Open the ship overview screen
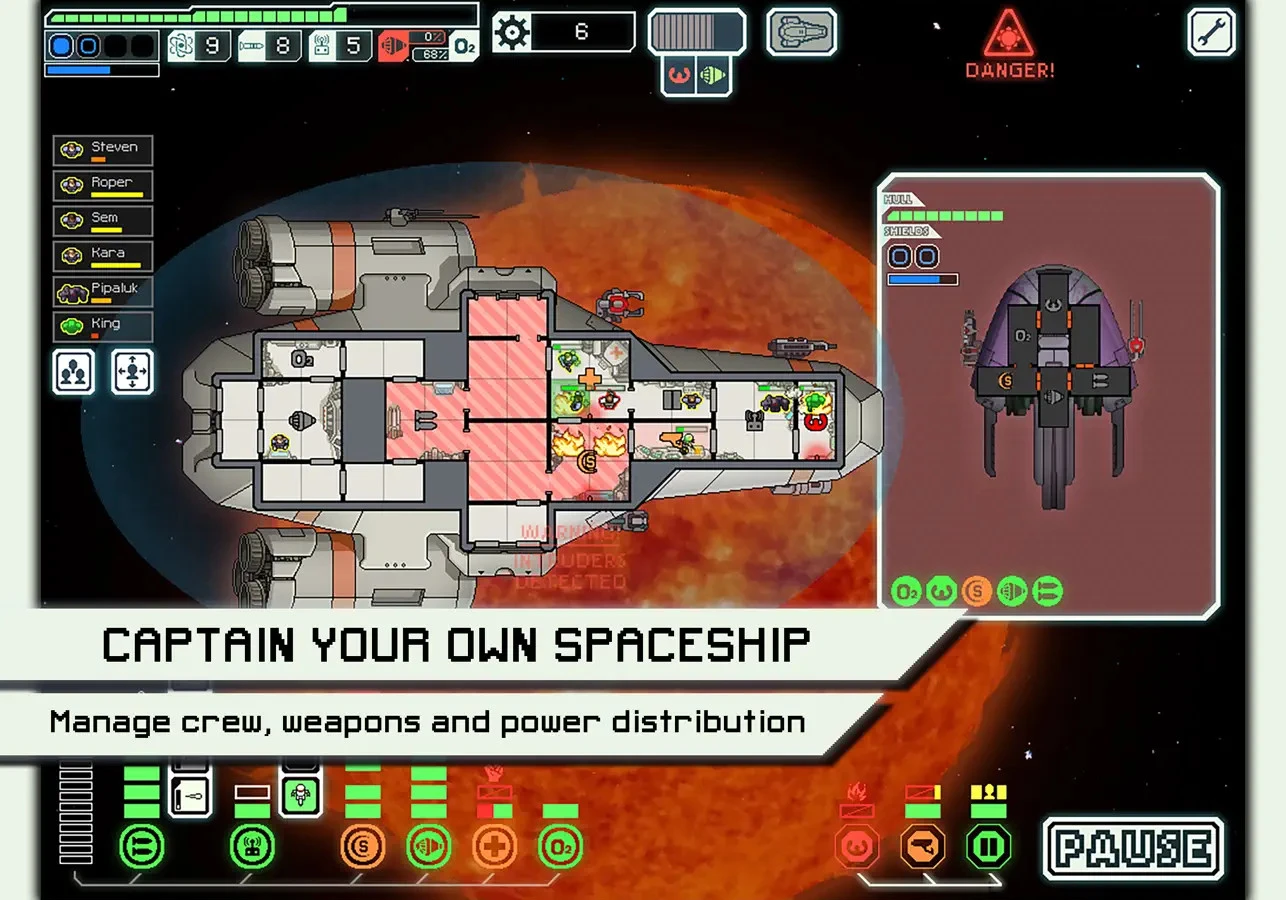Screen dimensions: 1286x900 pyautogui.click(x=801, y=31)
